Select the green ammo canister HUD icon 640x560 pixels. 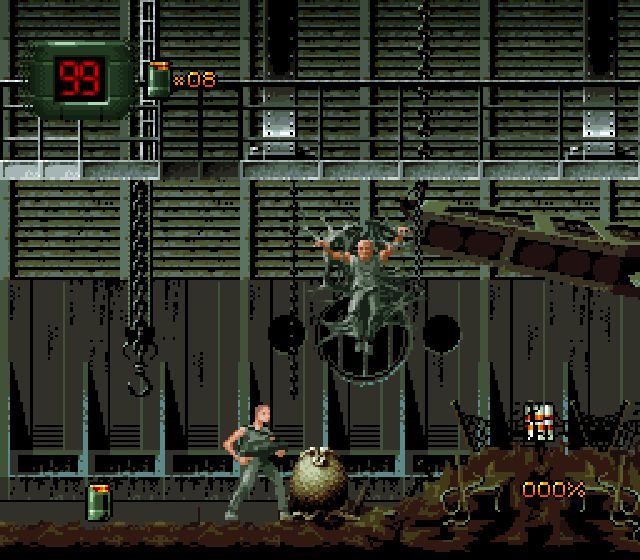(x=158, y=79)
